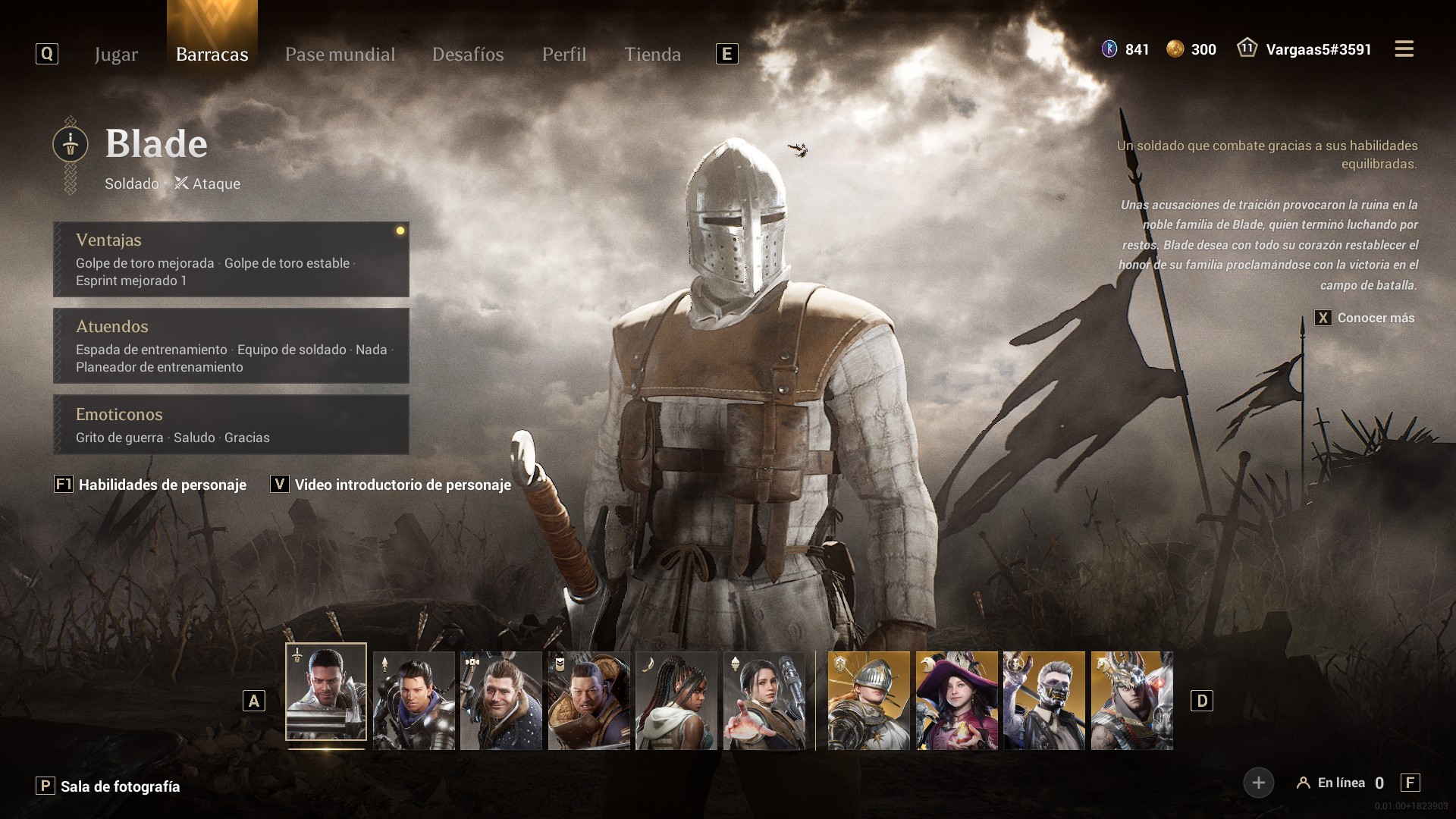Open the Pase mundial tab
1456x819 pixels.
click(340, 55)
